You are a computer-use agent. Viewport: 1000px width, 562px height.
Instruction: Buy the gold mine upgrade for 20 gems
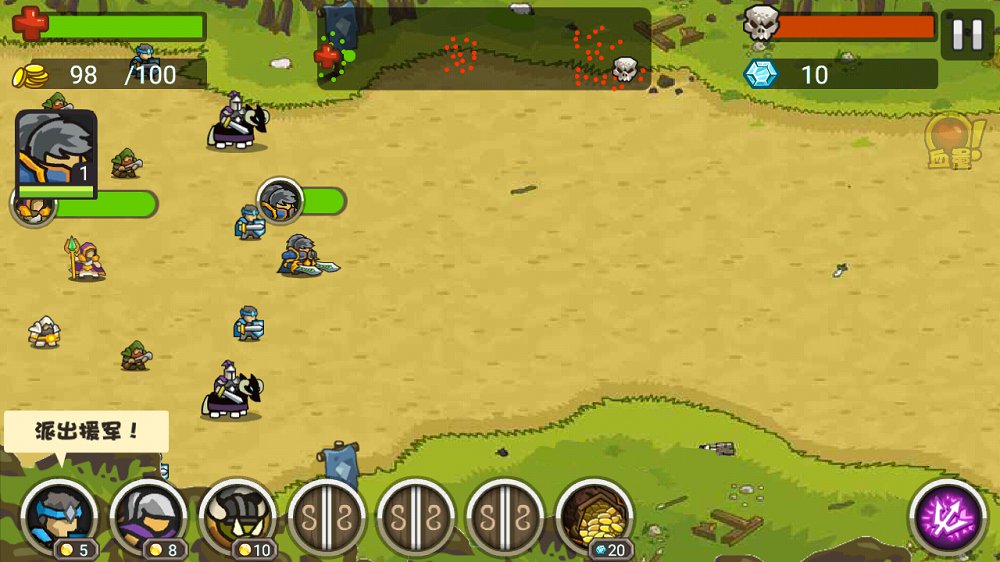595,518
